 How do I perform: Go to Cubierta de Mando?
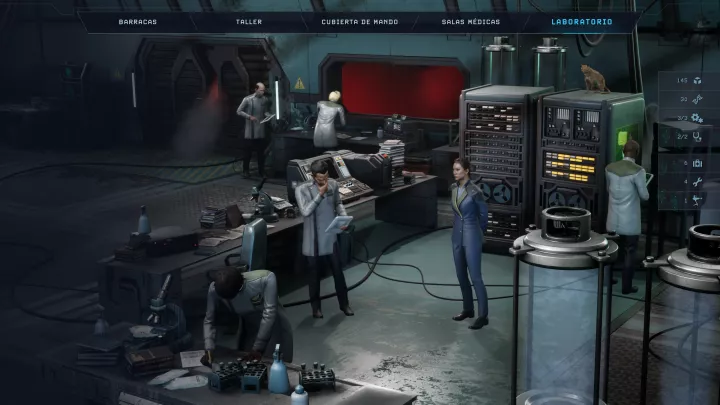coord(360,21)
